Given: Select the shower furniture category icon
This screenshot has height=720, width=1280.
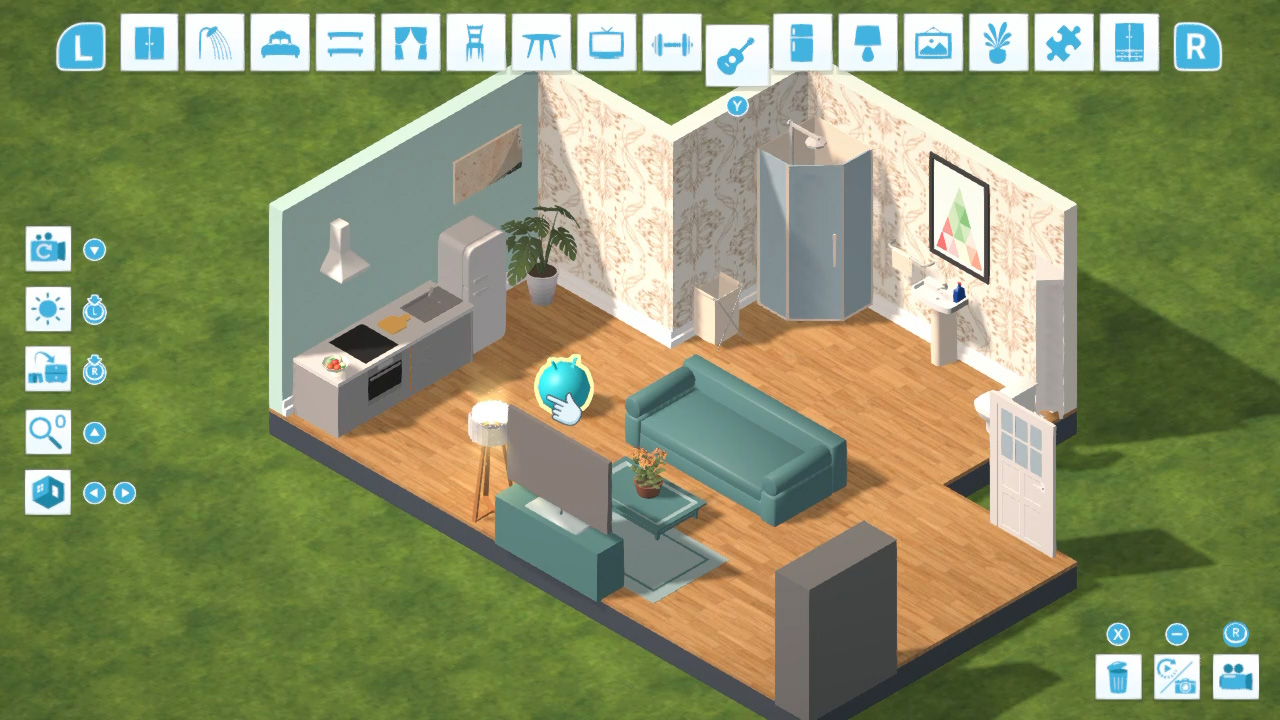Looking at the screenshot, I should (x=214, y=45).
